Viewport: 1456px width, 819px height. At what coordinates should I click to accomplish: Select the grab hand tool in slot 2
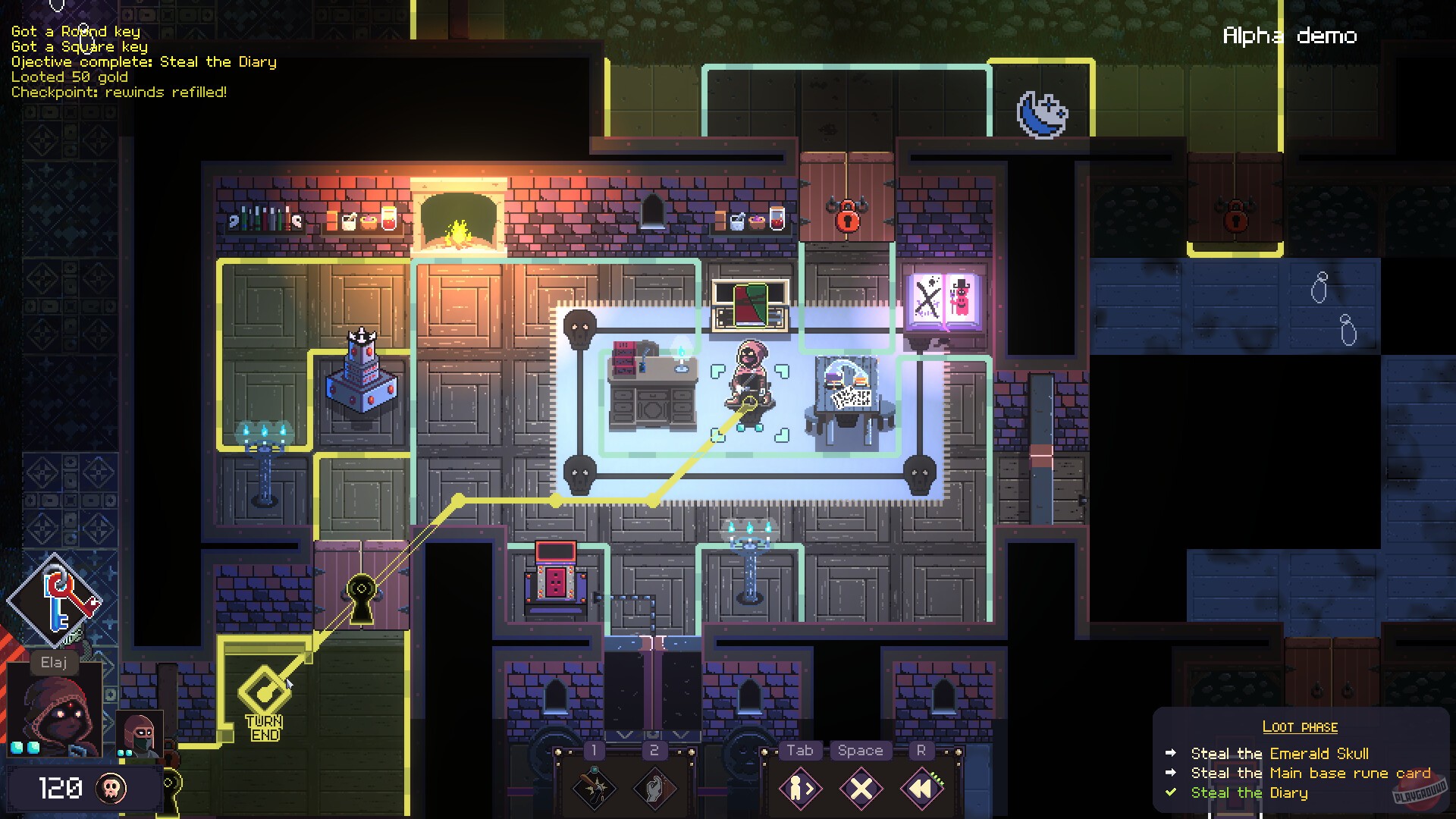tap(654, 787)
